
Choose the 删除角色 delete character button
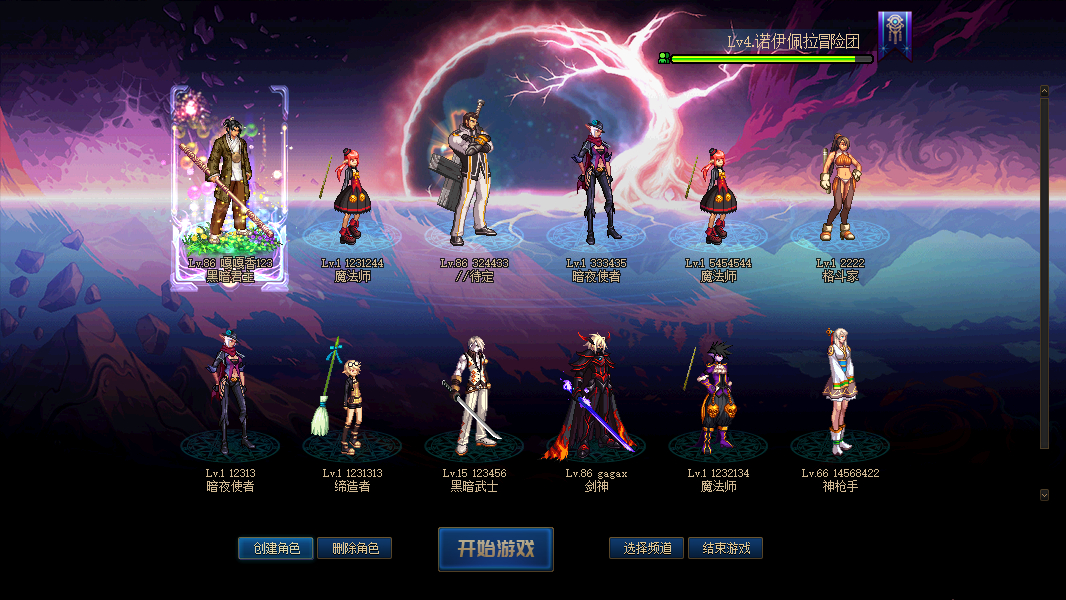pyautogui.click(x=355, y=548)
